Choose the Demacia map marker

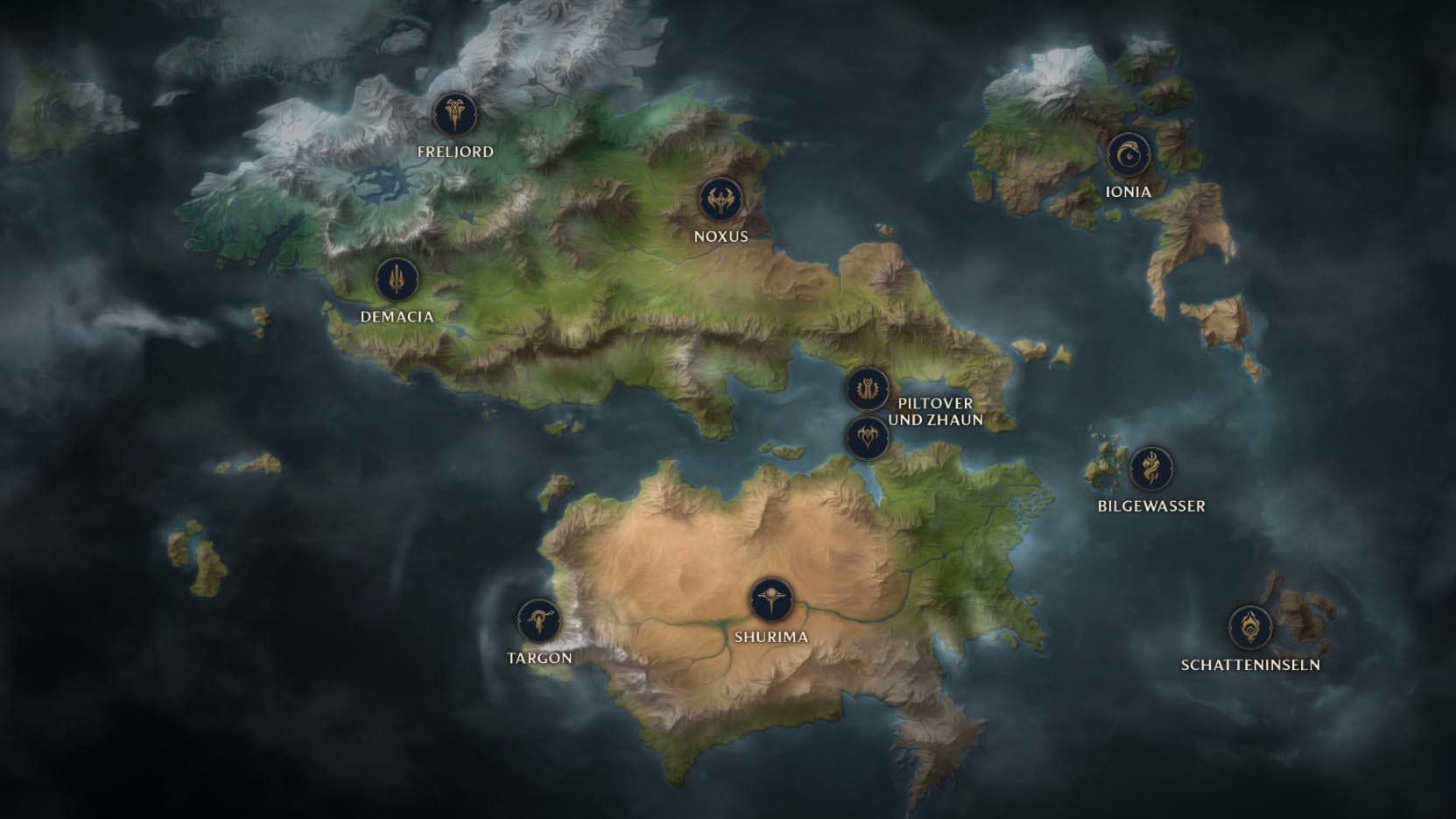(397, 279)
